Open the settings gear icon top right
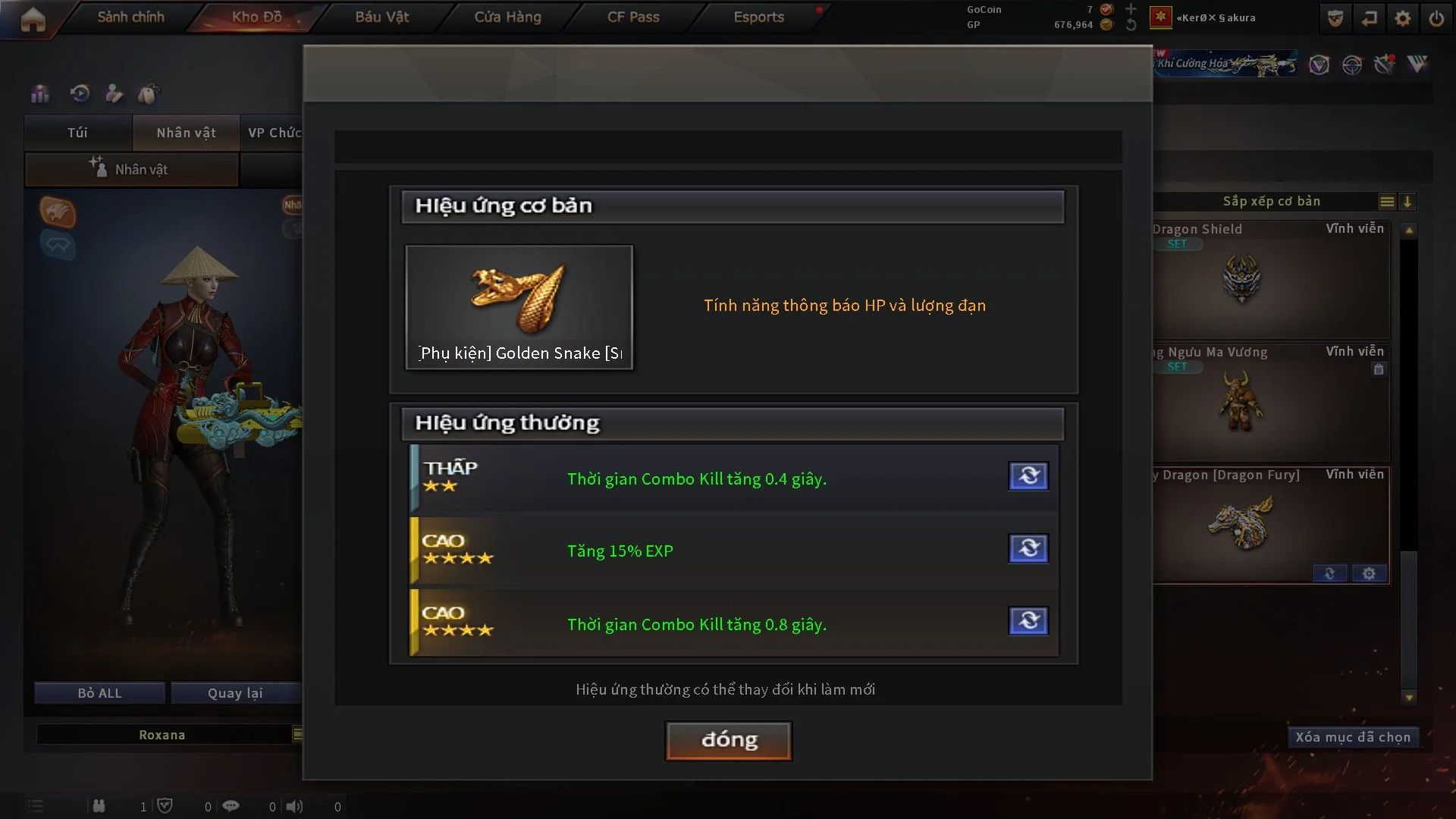Screen dimensions: 1456x819 1403,17
